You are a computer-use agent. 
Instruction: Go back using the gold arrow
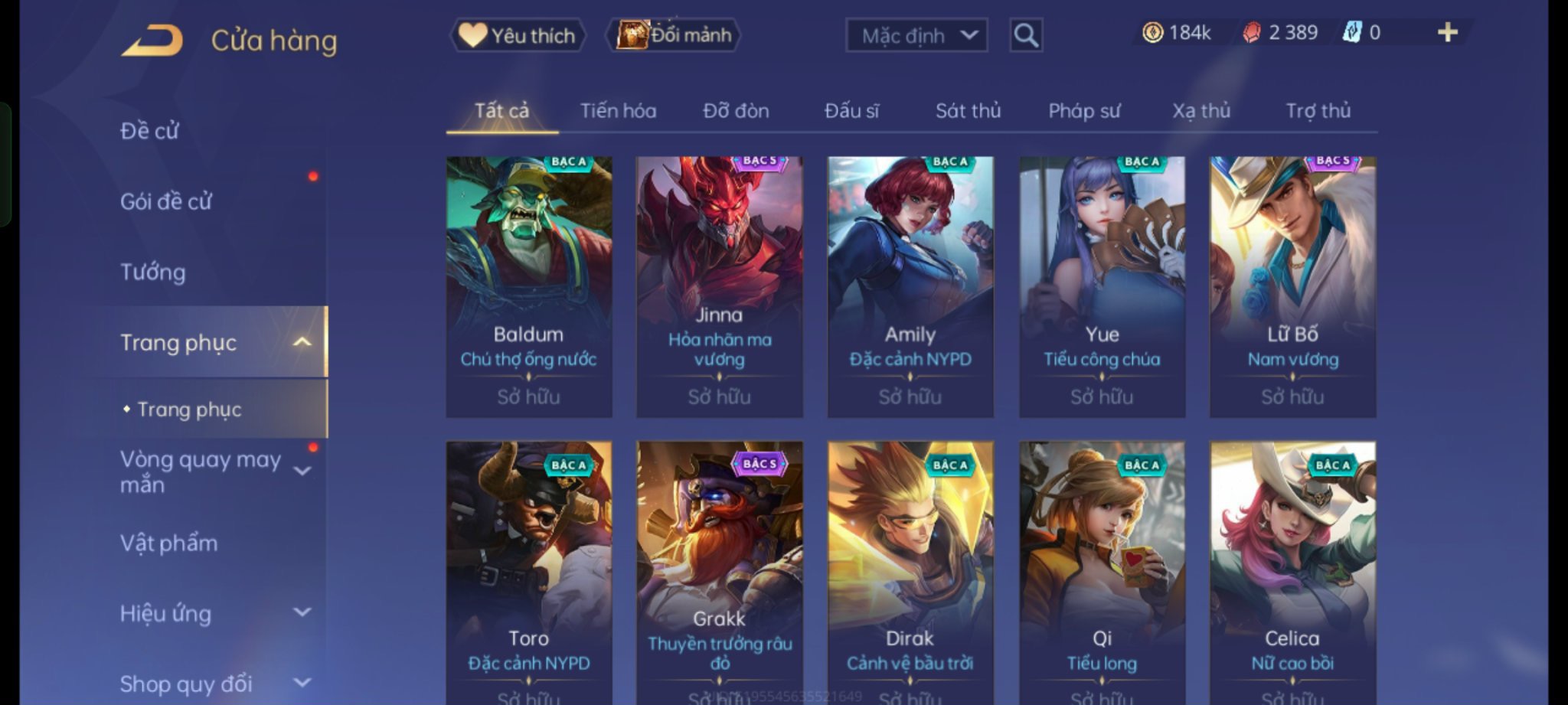click(x=152, y=41)
